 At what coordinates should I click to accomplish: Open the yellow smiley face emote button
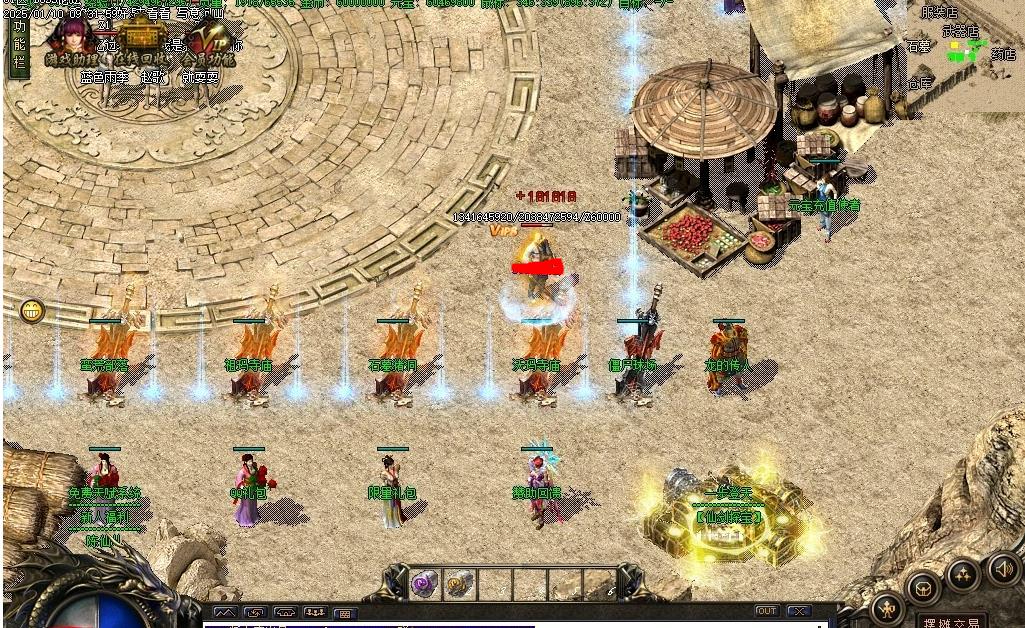[32, 311]
